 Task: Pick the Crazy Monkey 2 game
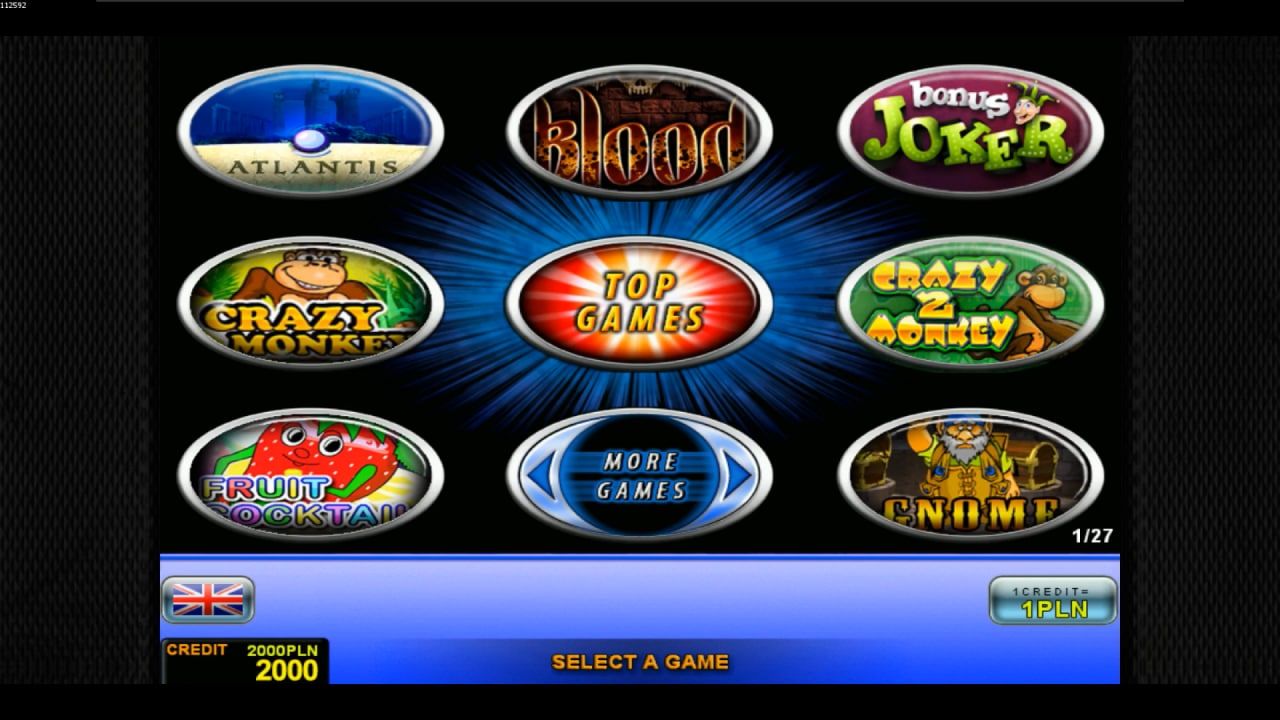click(x=970, y=303)
